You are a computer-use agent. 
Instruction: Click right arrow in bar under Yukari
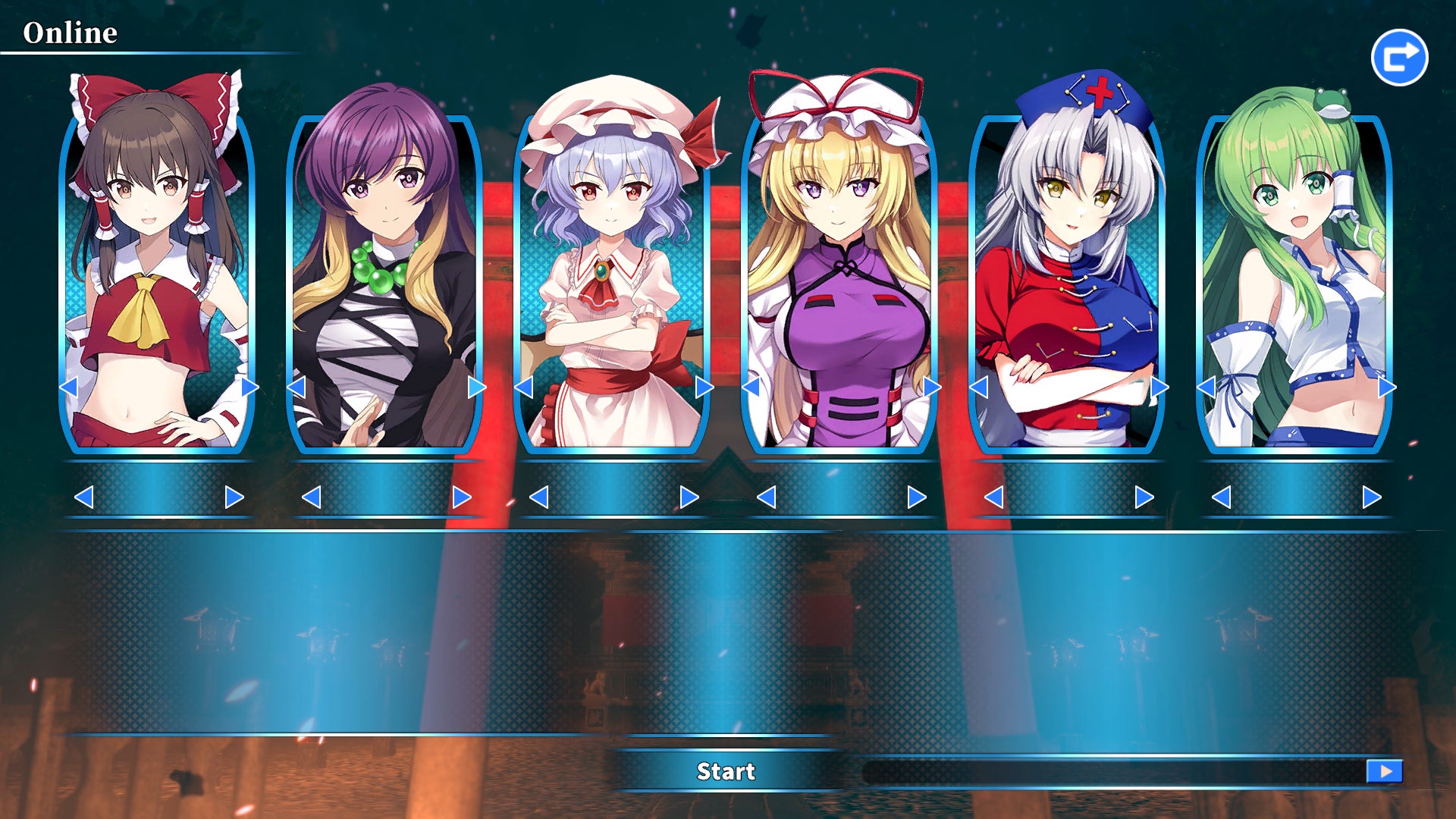pyautogui.click(x=917, y=497)
